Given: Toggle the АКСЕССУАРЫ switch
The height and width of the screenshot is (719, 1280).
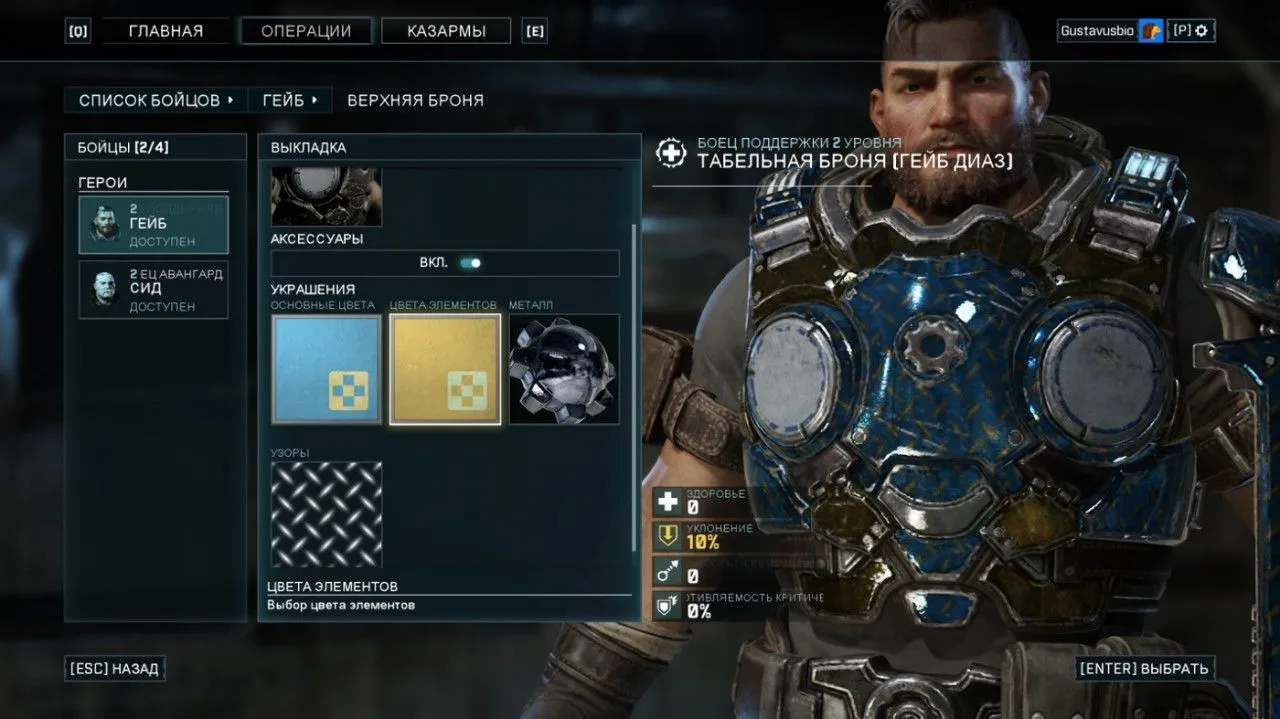Looking at the screenshot, I should point(469,263).
